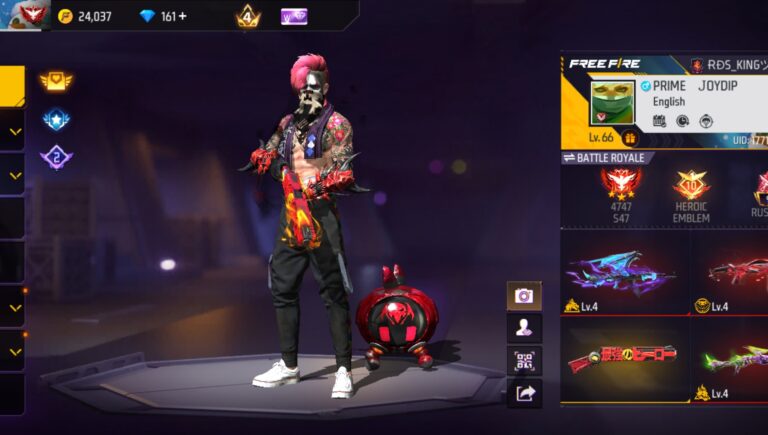Select the blue star badge
This screenshot has height=435, width=768.
[x=56, y=119]
